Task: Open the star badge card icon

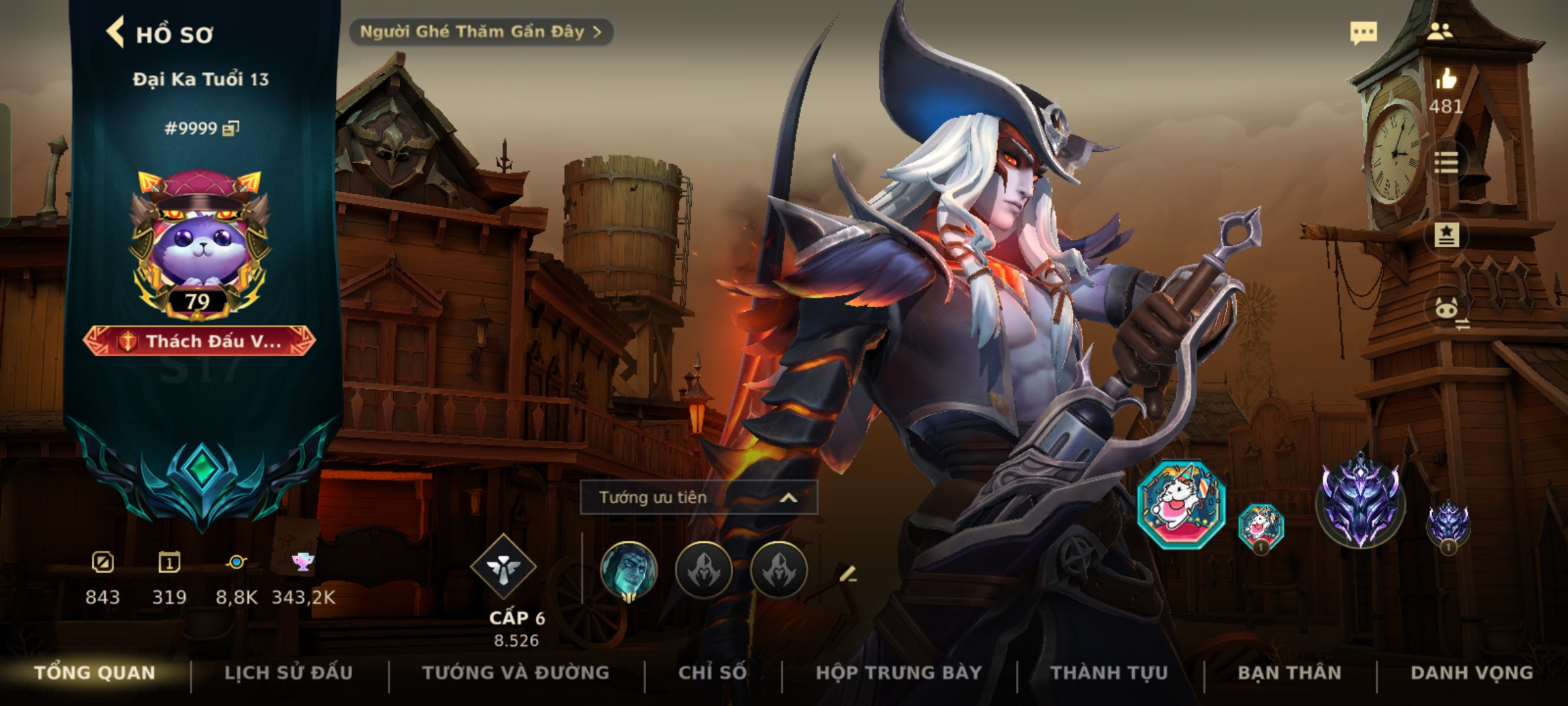Action: pos(1446,235)
